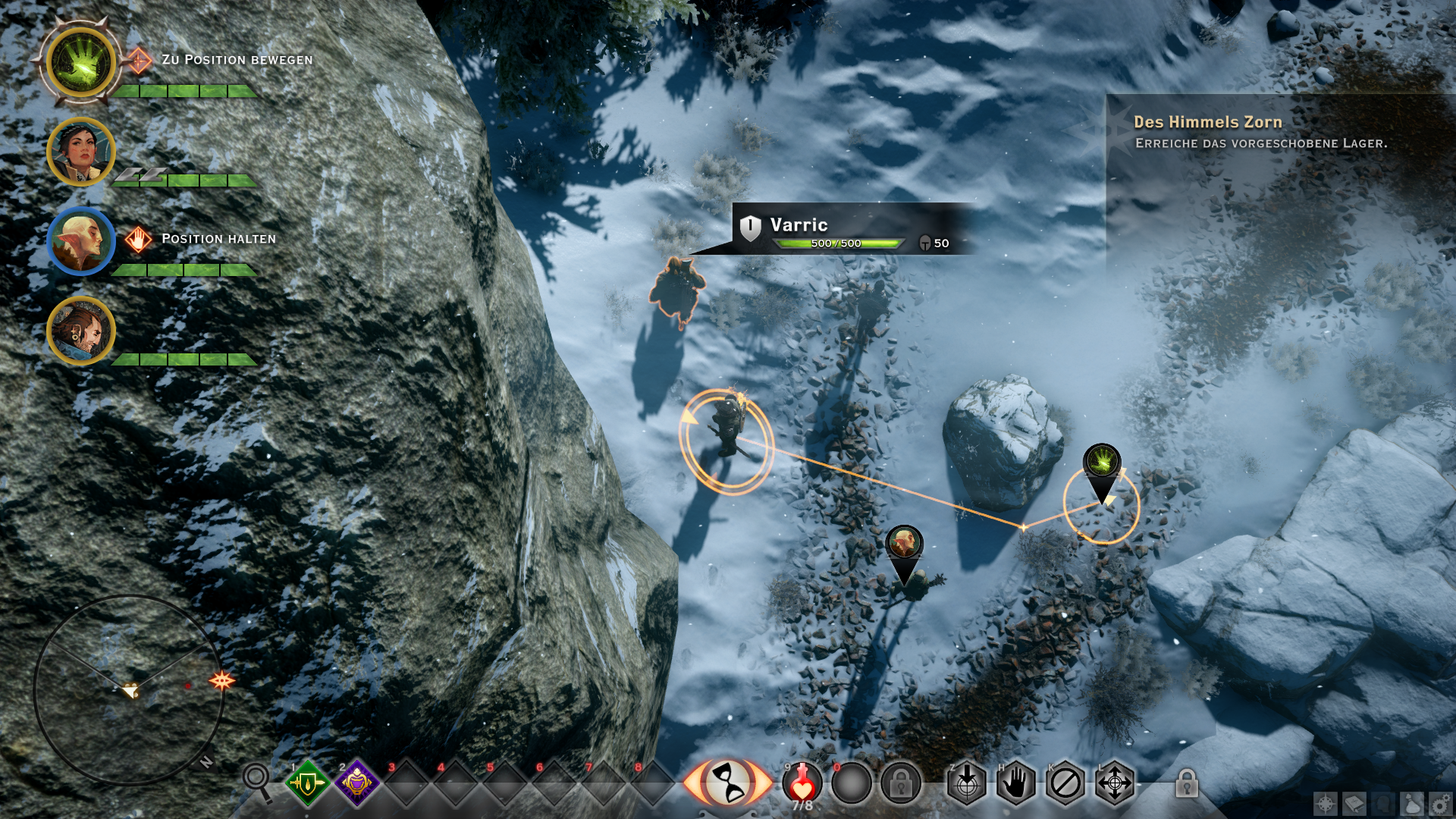Viewport: 1456px width, 819px height.
Task: Toggle the tactical pause hourglass eye
Action: (x=727, y=783)
